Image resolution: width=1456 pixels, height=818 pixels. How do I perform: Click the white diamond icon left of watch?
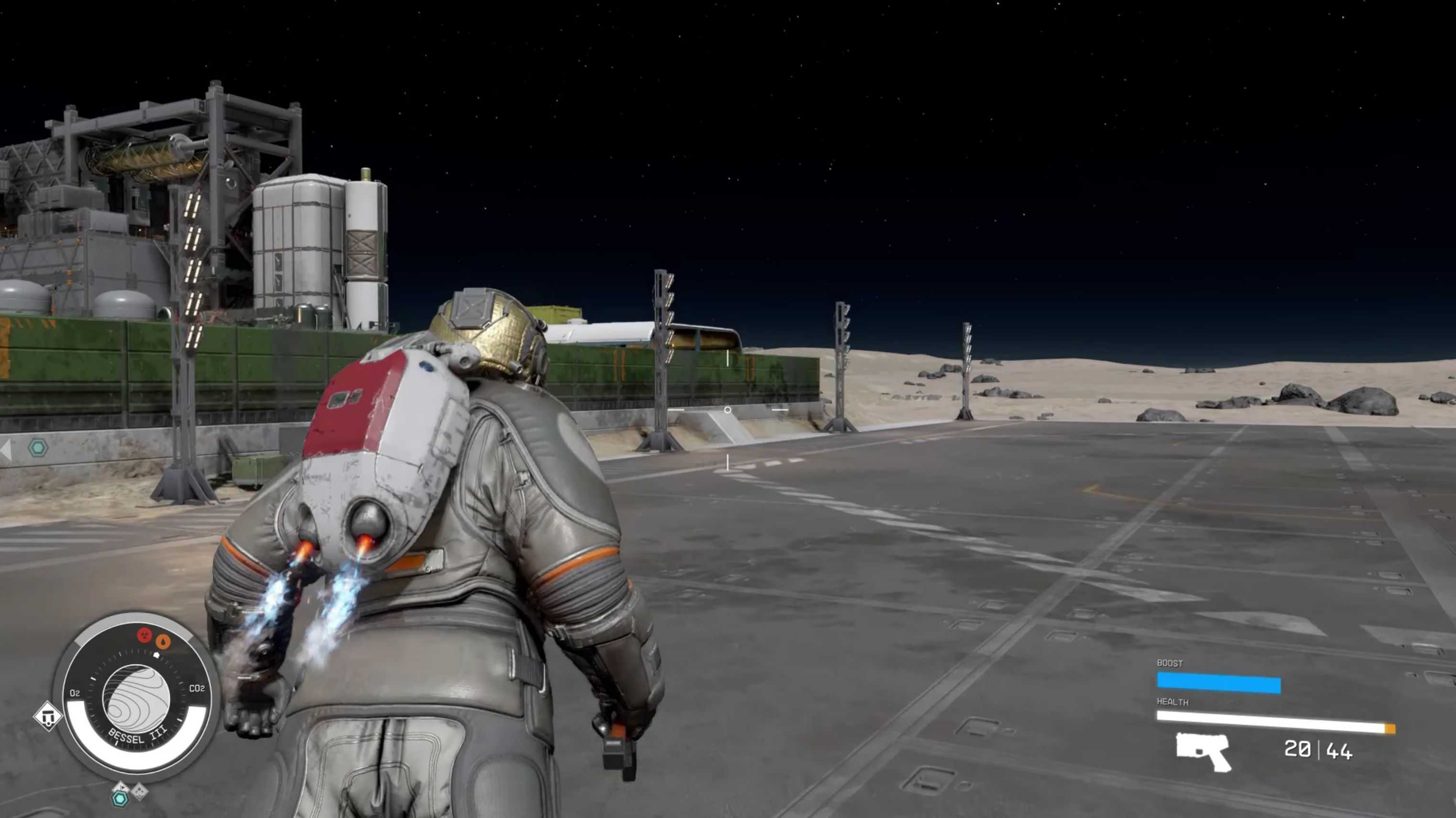(x=47, y=716)
